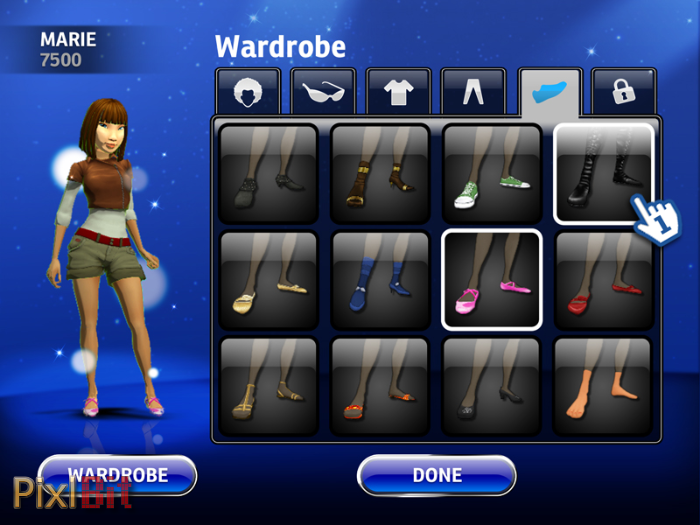The height and width of the screenshot is (525, 700).
Task: Select the tall black boots
Action: tap(603, 173)
